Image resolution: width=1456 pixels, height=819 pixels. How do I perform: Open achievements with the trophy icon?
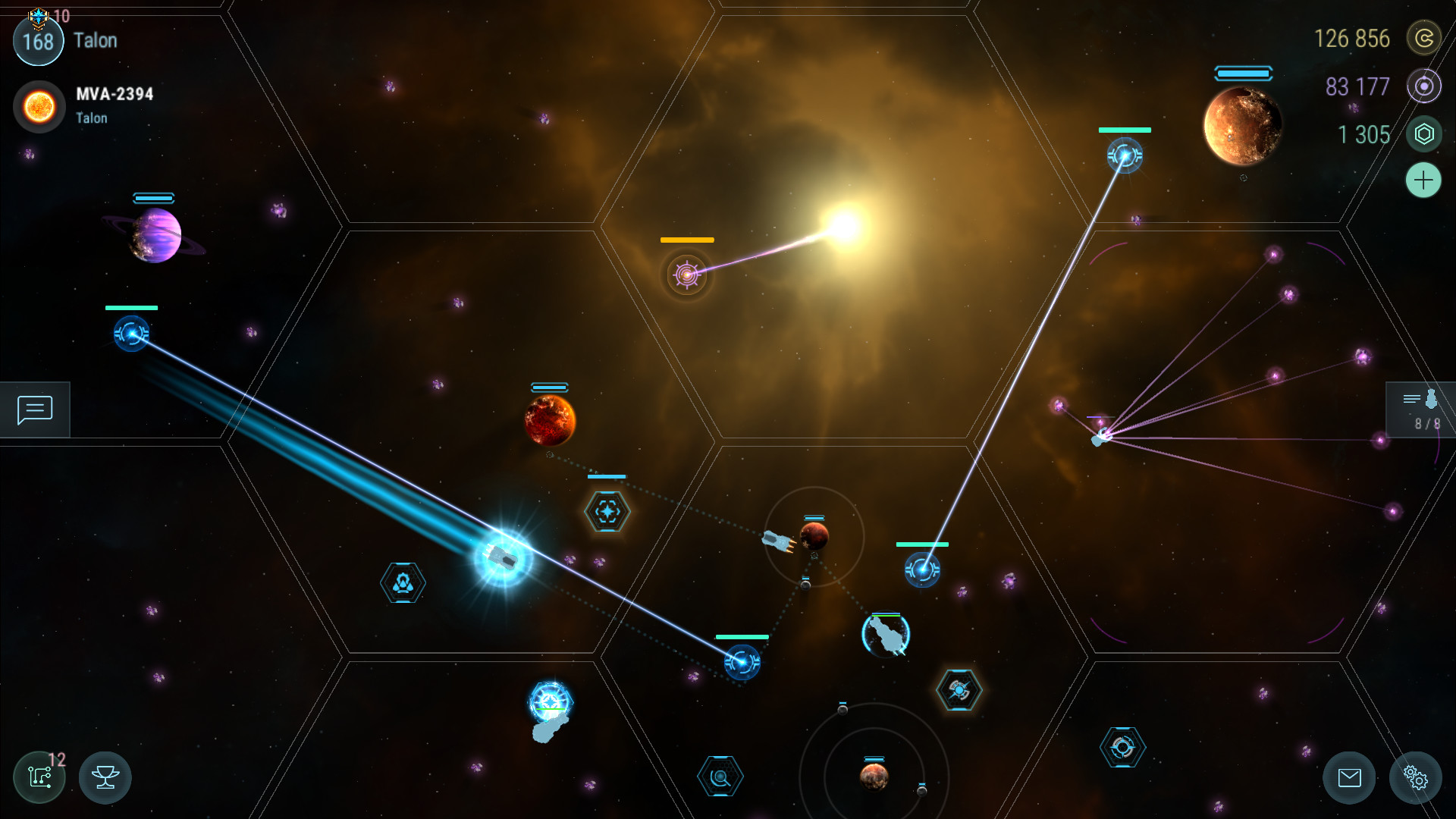[x=105, y=777]
